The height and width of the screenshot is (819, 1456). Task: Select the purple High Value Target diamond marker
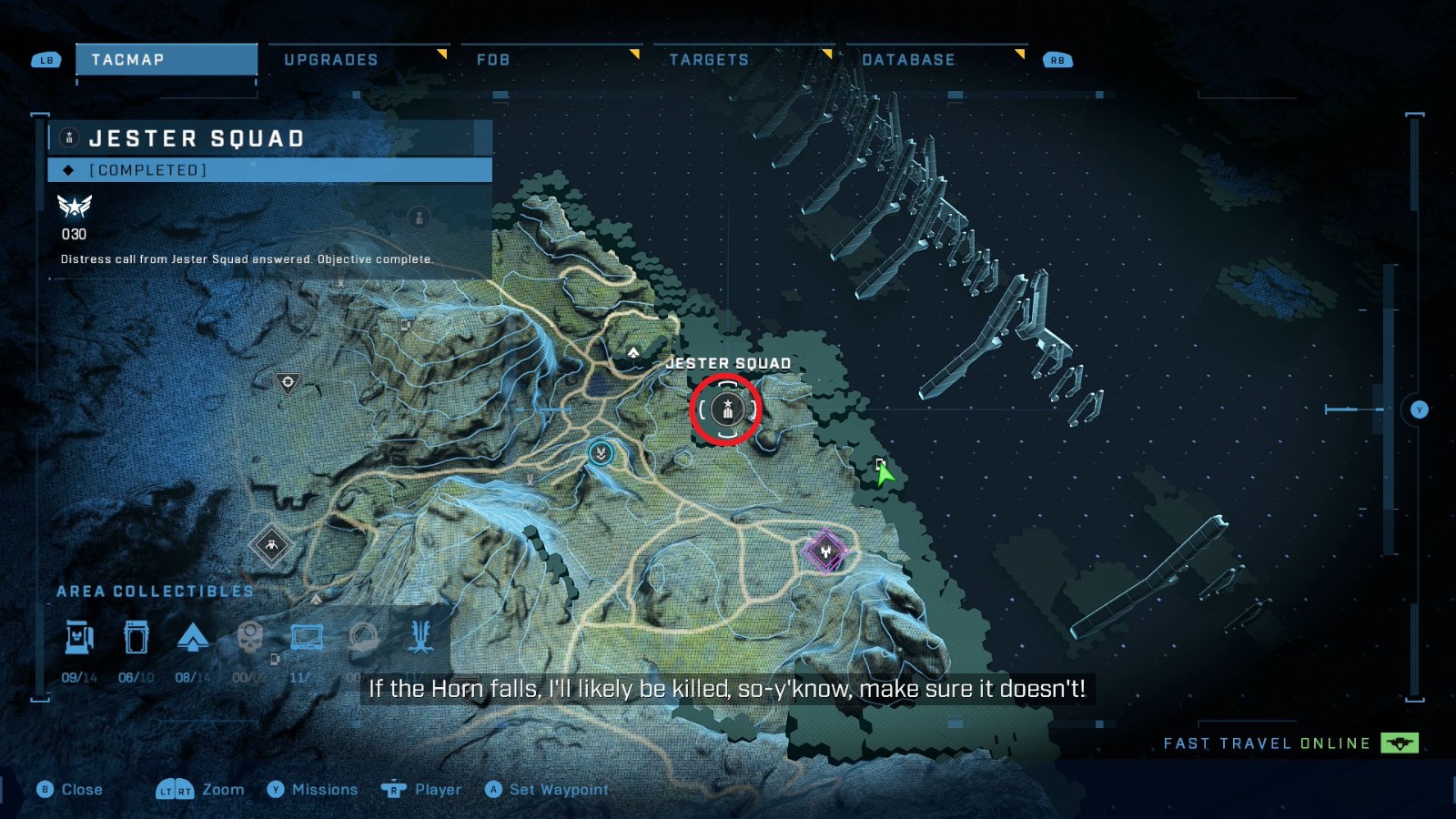click(x=826, y=551)
